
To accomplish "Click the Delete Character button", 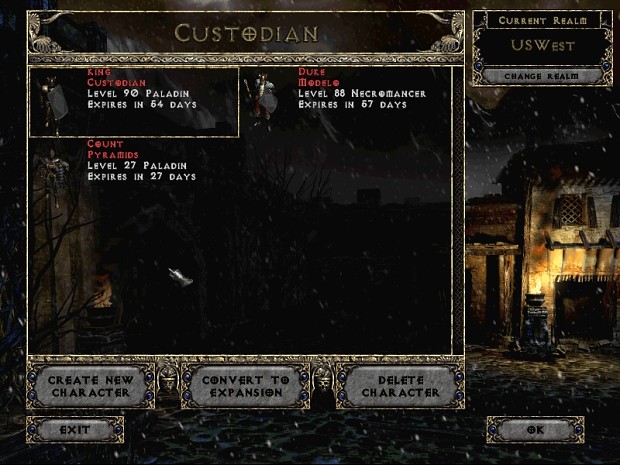I will (x=401, y=387).
